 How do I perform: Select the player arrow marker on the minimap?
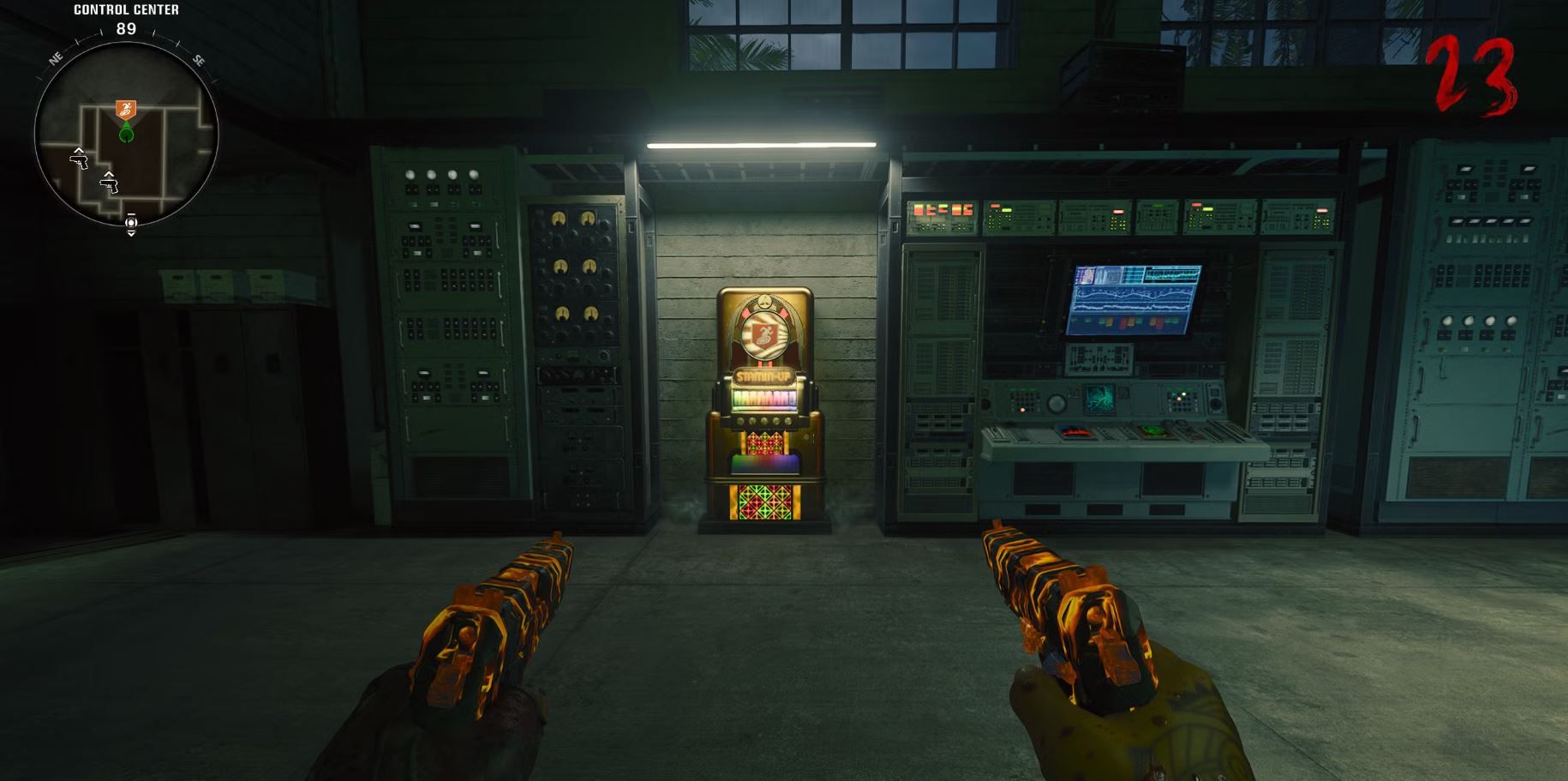(x=127, y=133)
